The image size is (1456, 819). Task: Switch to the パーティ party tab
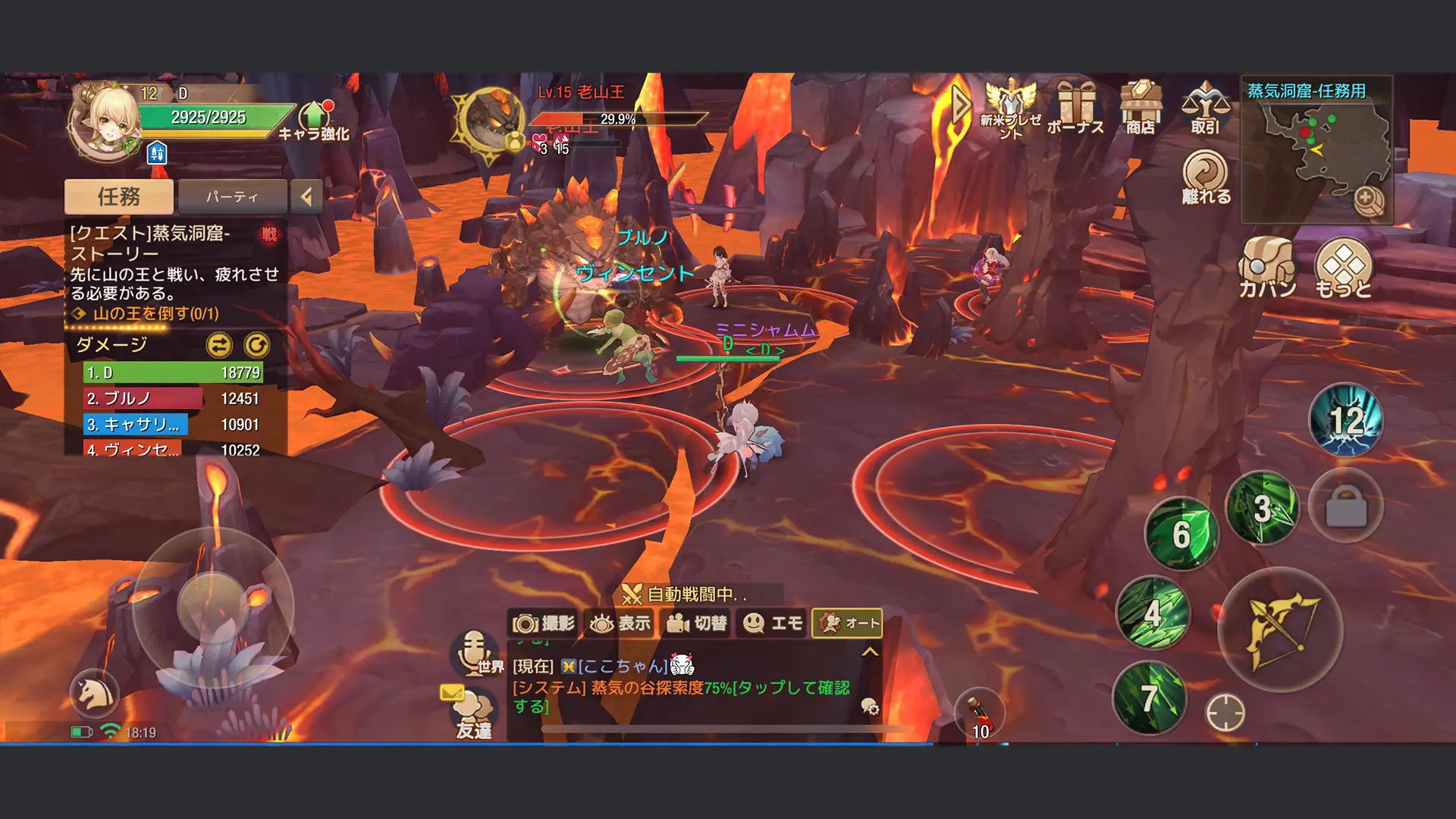point(232,197)
